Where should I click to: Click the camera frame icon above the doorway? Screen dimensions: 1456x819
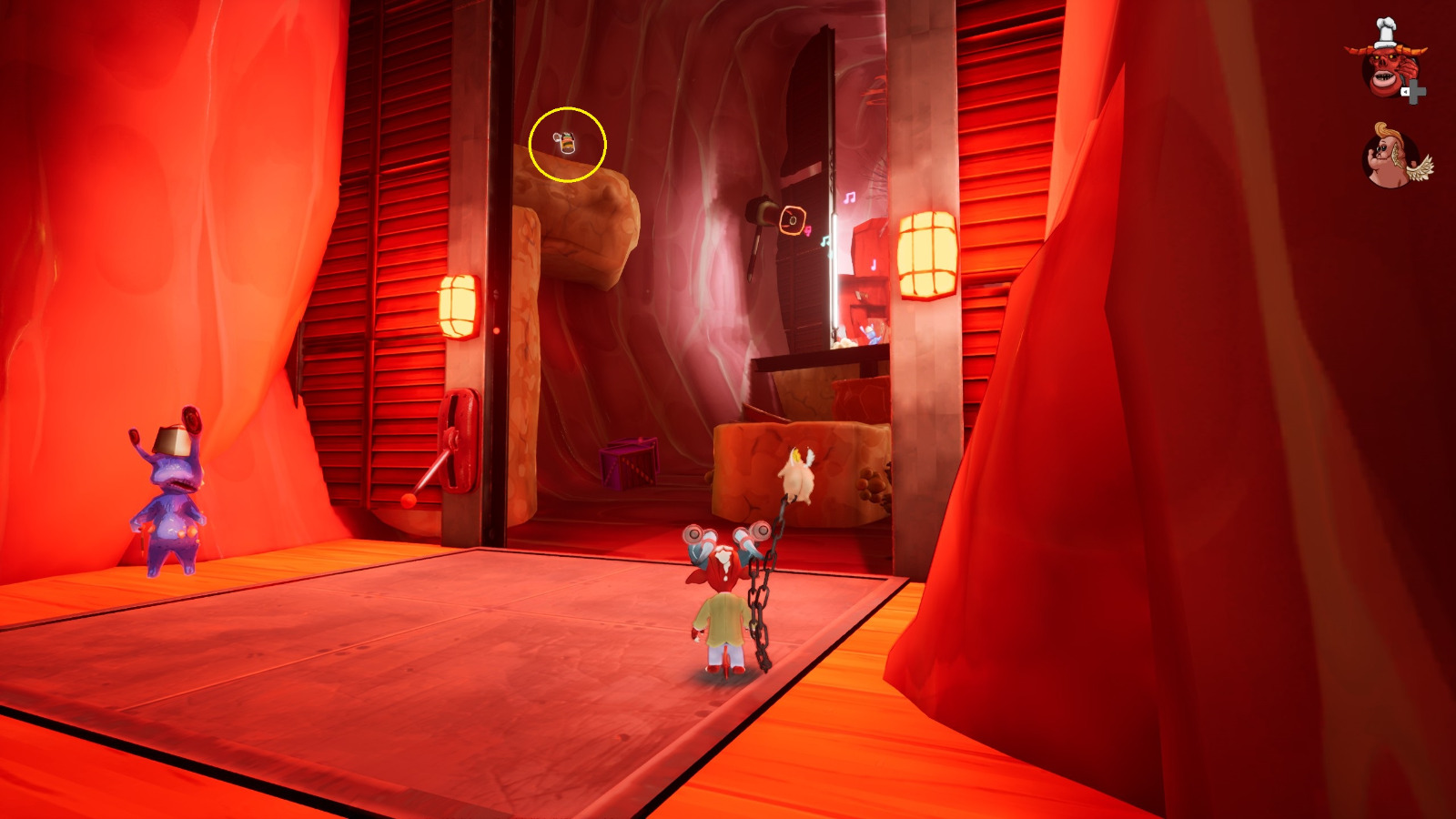pos(793,220)
